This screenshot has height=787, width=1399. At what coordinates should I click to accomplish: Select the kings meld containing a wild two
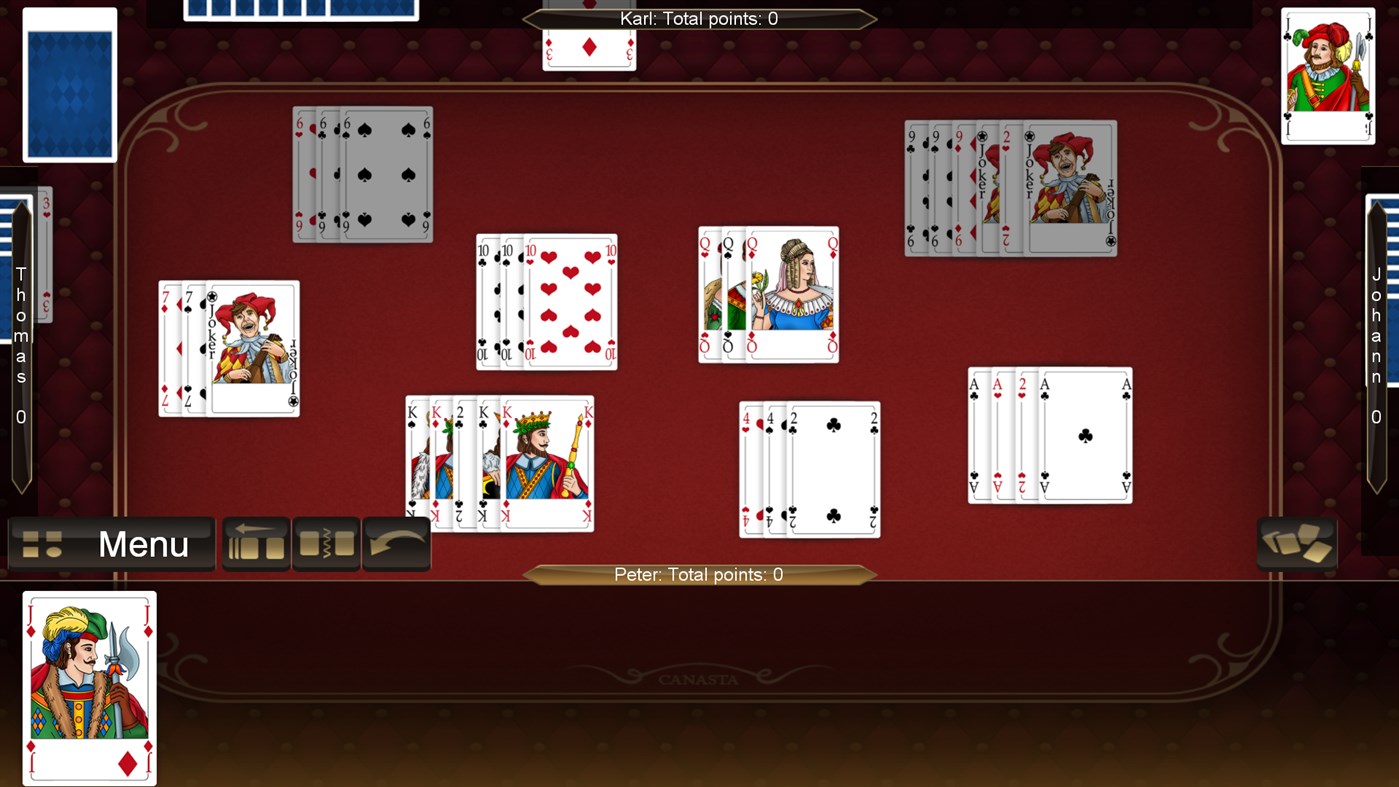click(498, 462)
